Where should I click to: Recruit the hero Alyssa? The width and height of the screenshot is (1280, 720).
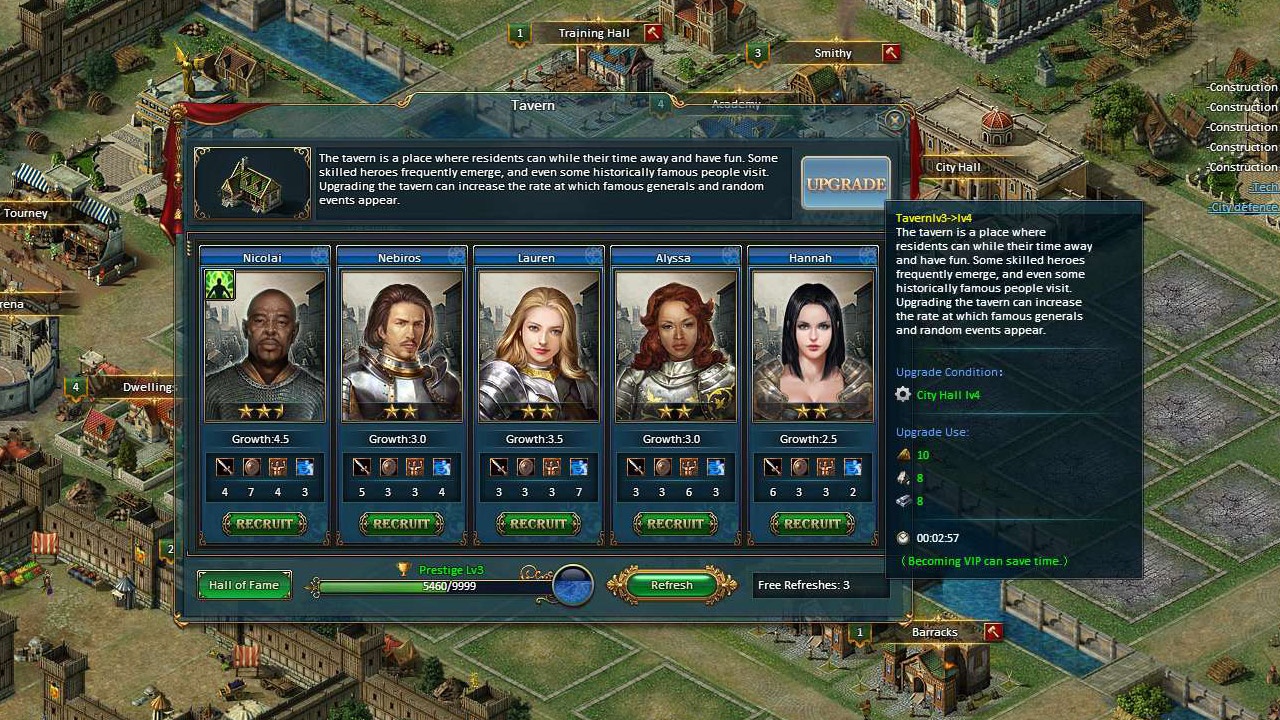coord(675,523)
